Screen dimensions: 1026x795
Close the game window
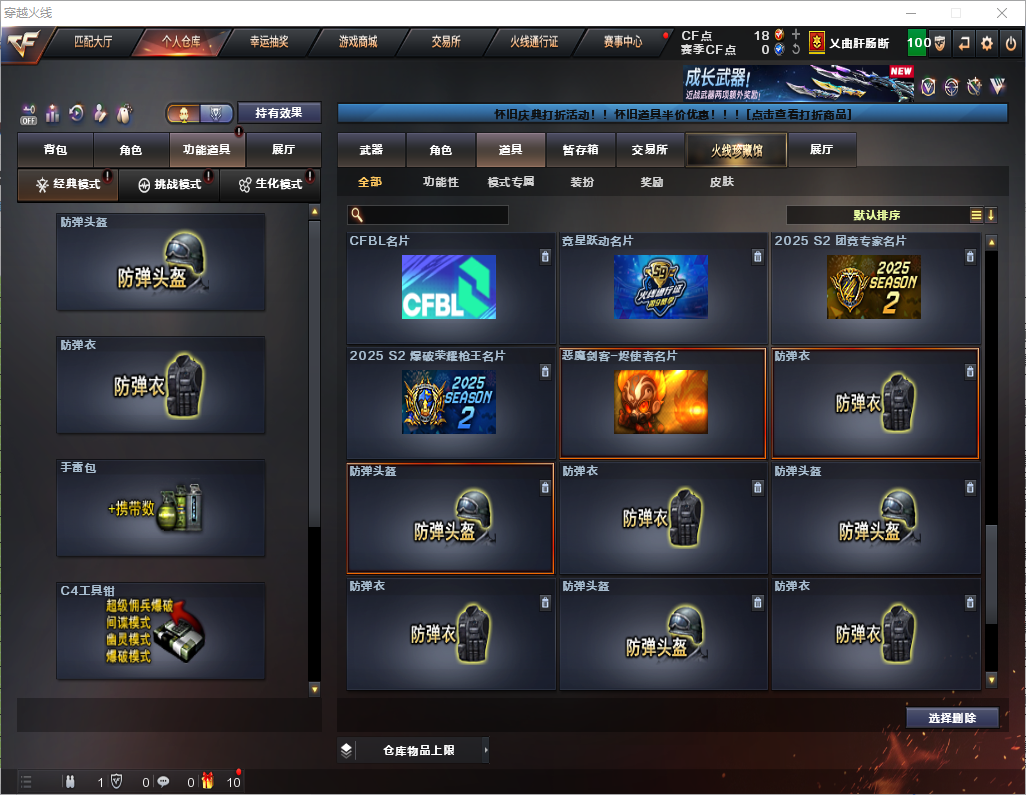pos(1002,13)
